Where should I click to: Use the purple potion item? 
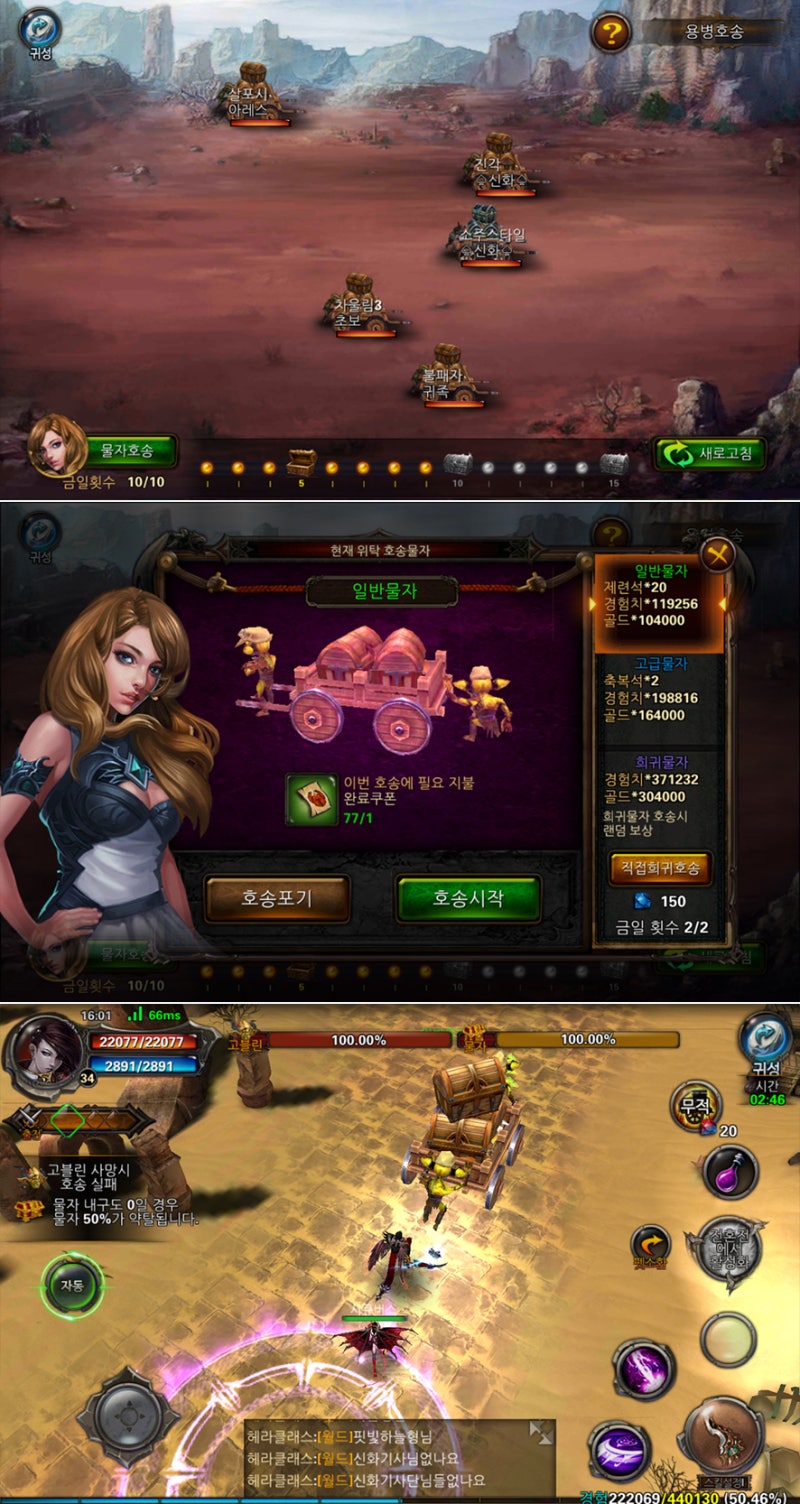pos(731,1172)
